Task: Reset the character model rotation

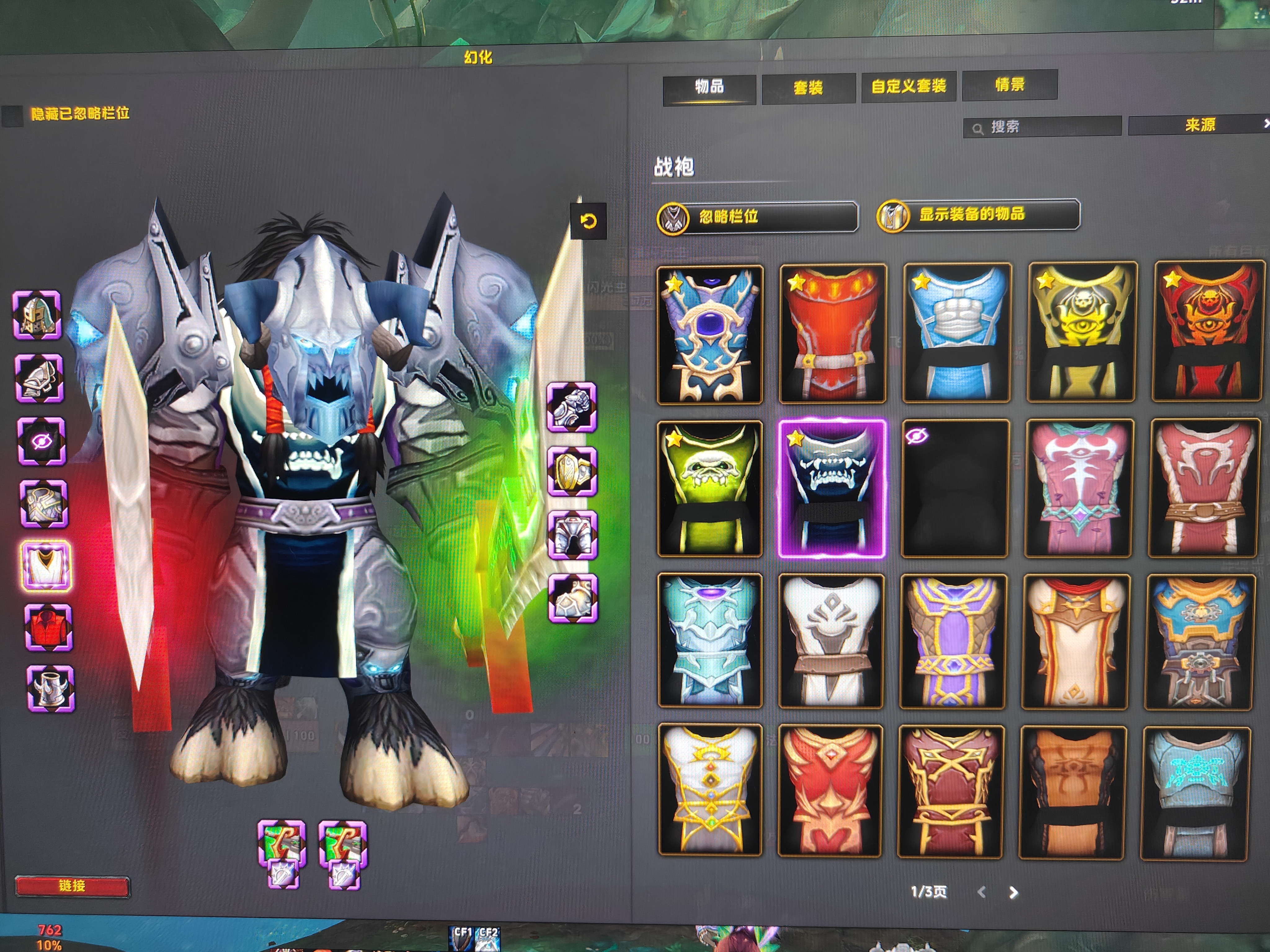Action: [588, 222]
